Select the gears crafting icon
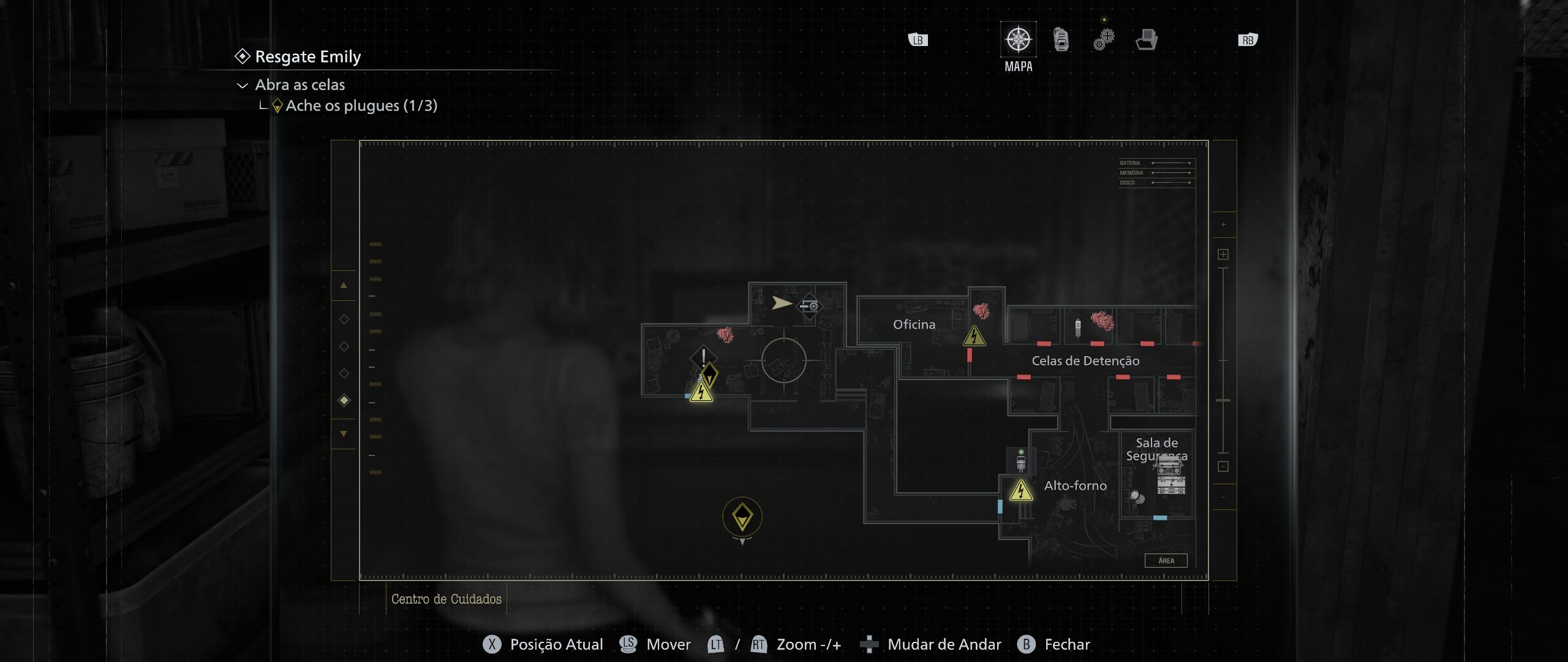This screenshot has height=662, width=1568. coord(1103,38)
